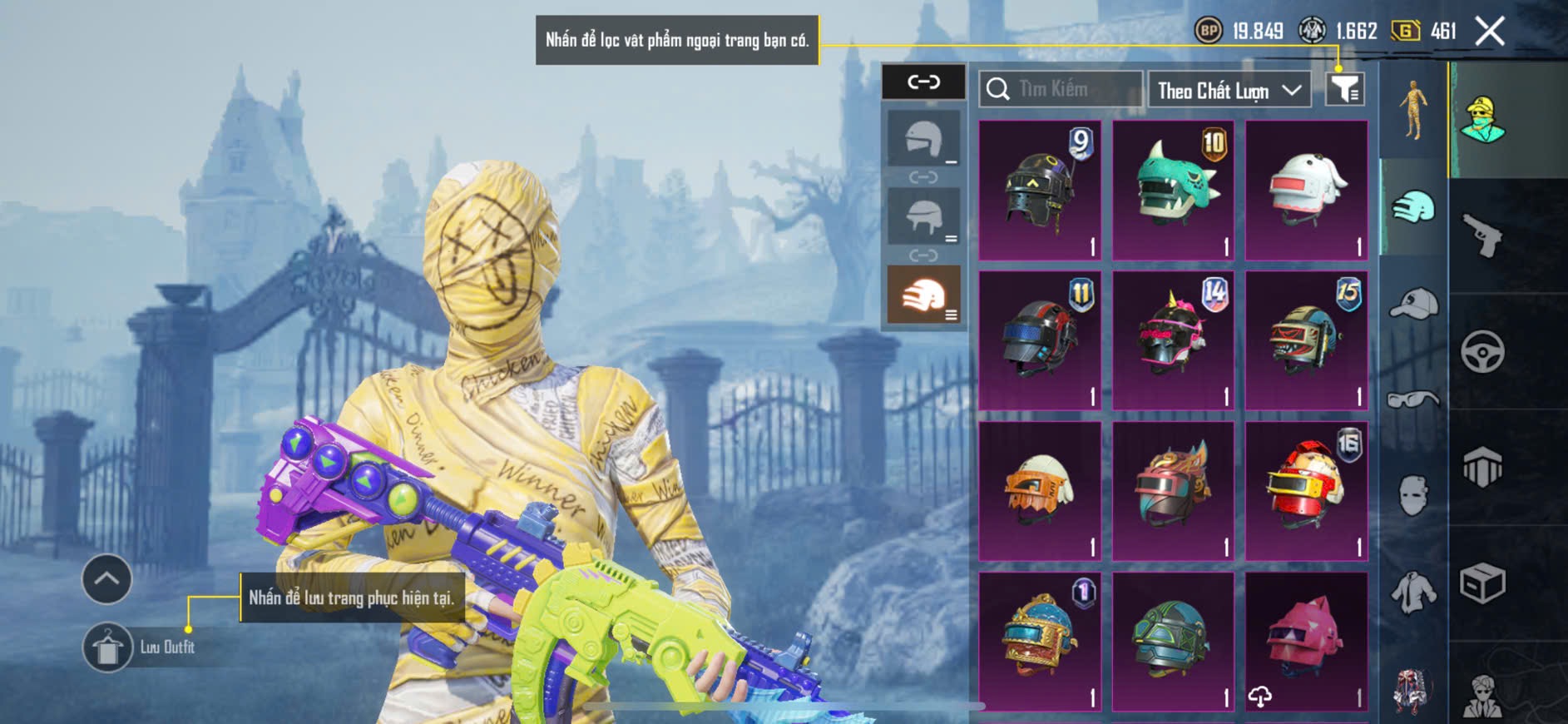Open the shirt clothing category
This screenshot has height=724, width=1568.
pyautogui.click(x=1413, y=593)
